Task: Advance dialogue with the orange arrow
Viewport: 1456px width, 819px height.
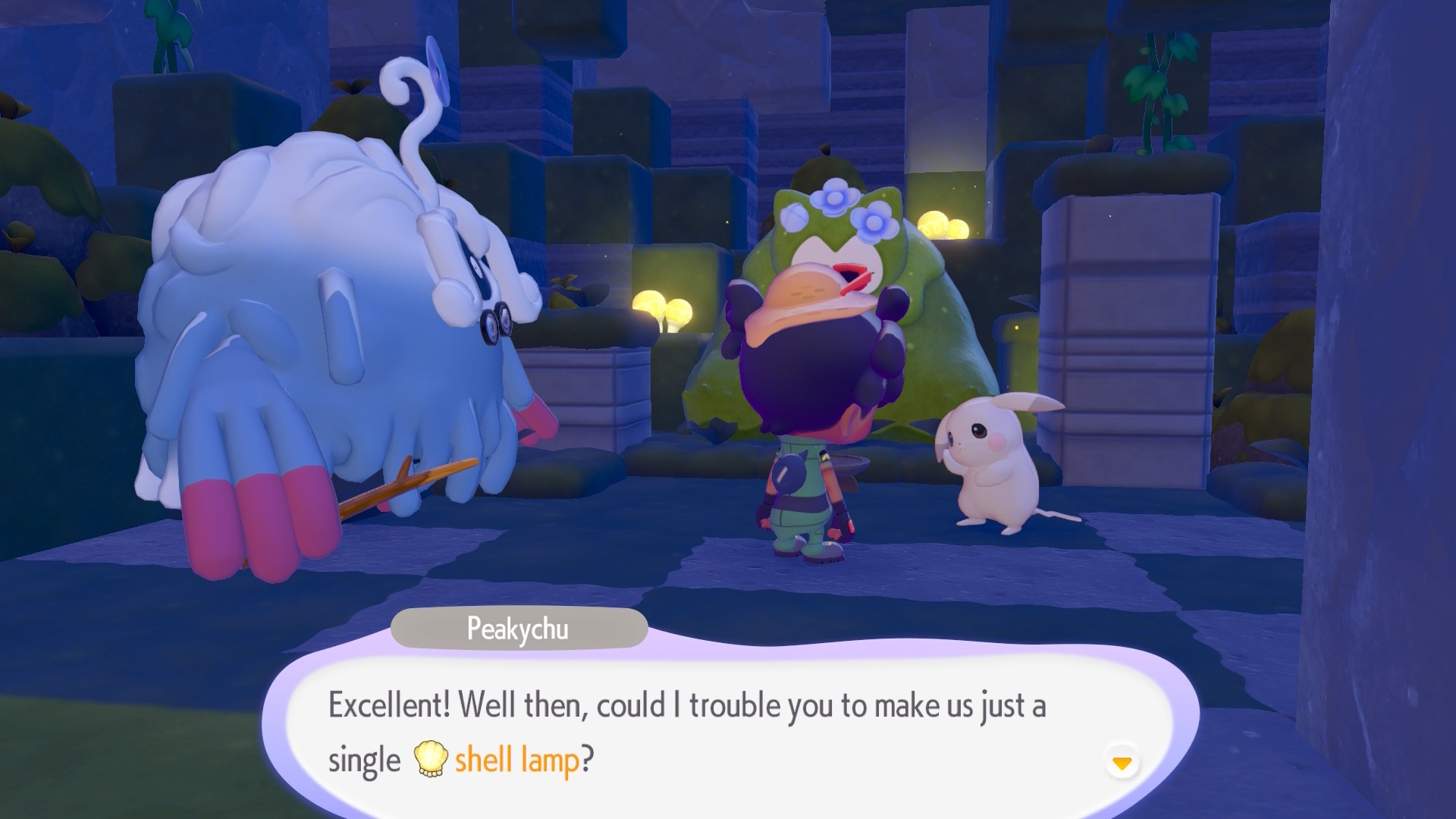Action: click(1122, 762)
